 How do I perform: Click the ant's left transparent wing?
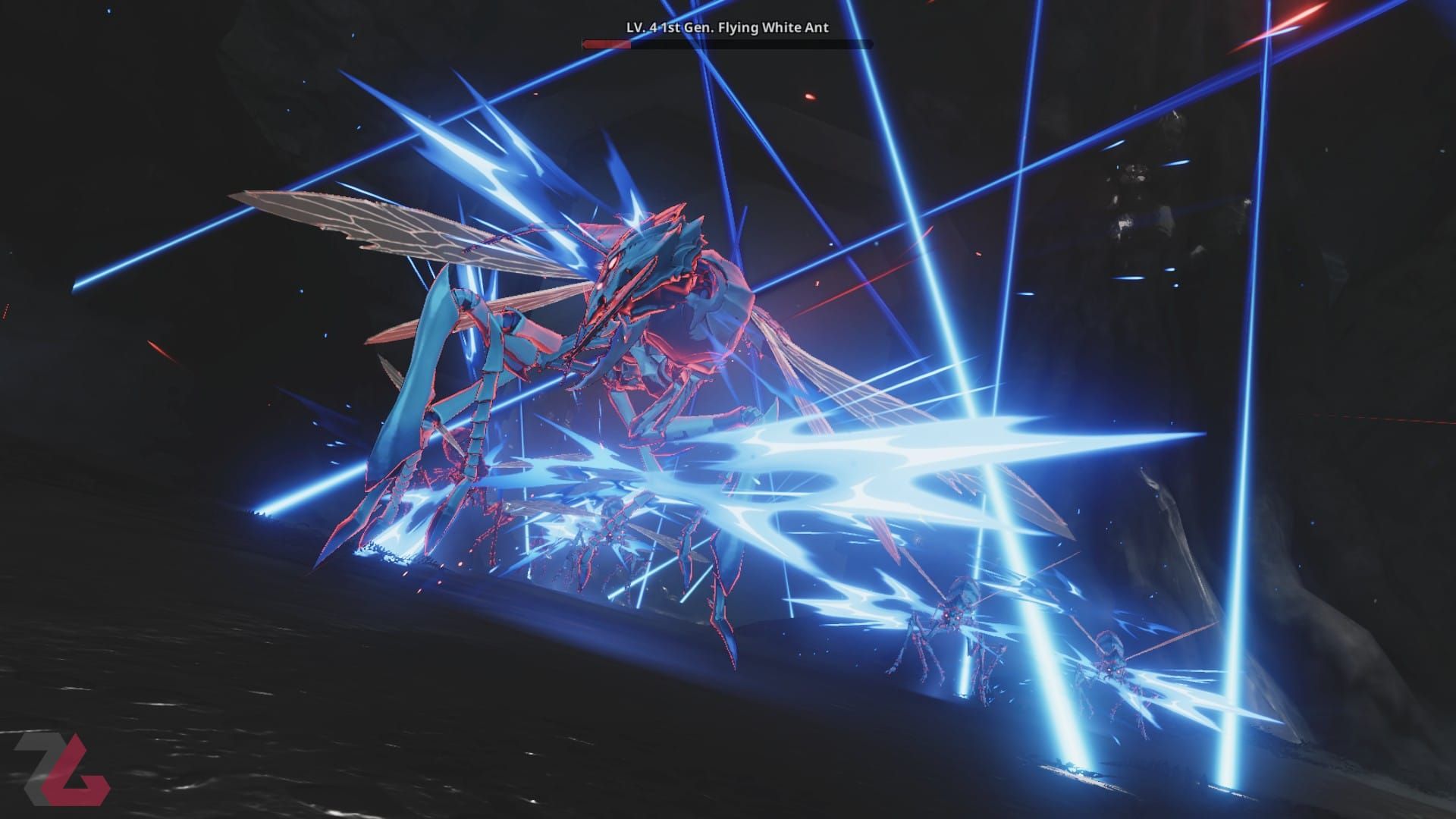[364, 227]
